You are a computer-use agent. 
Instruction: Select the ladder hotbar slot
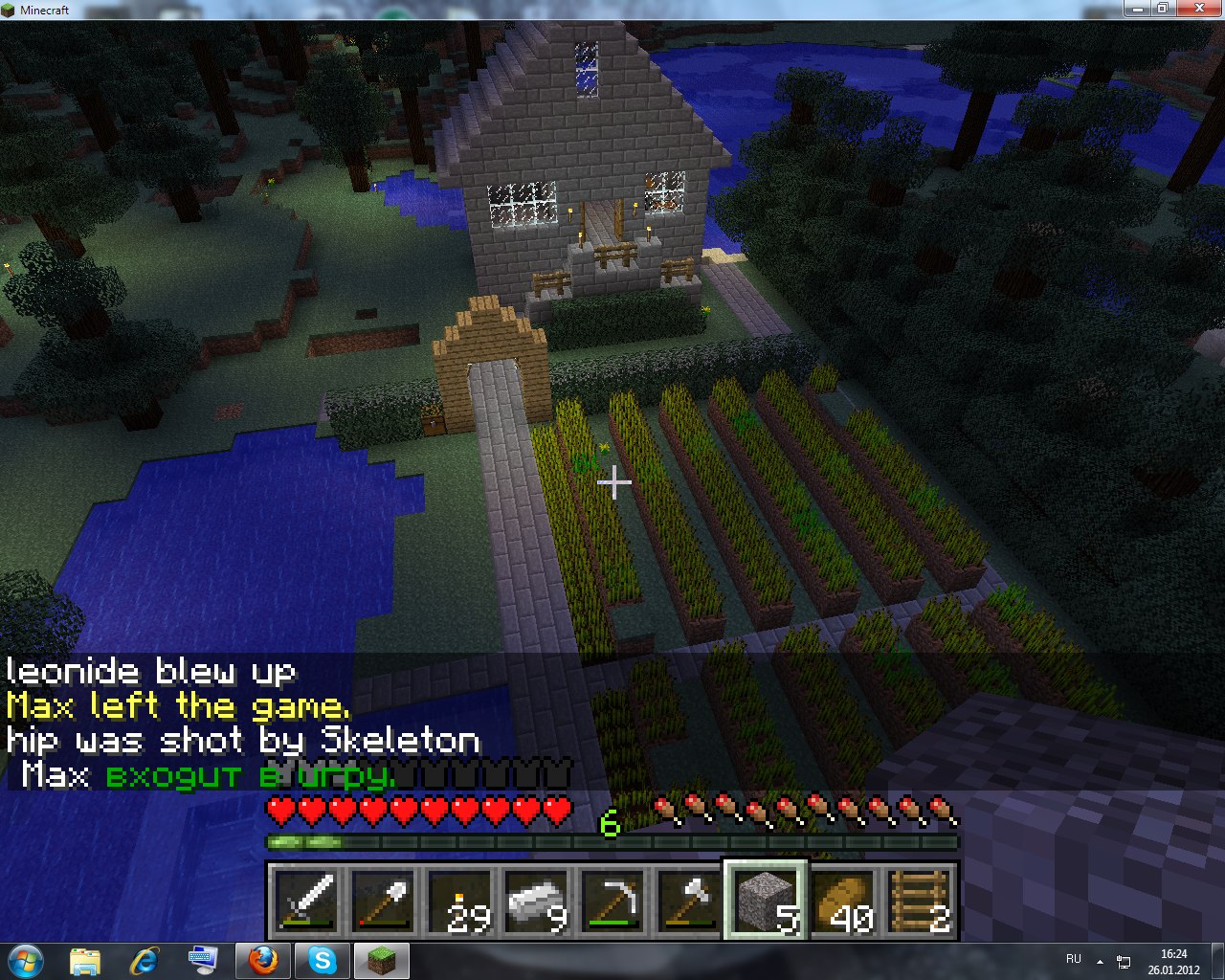click(919, 902)
